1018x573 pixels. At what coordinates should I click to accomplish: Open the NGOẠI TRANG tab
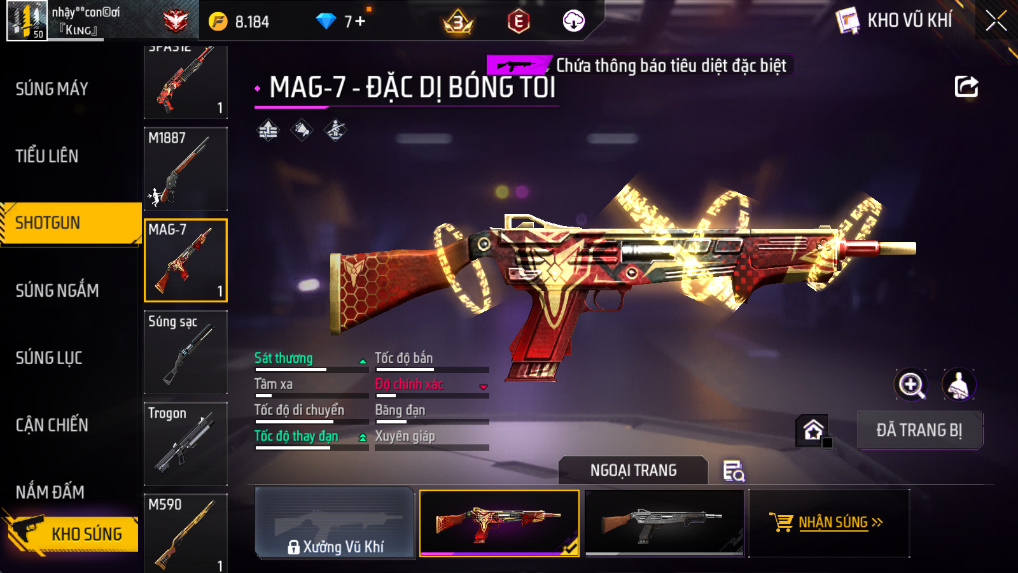[x=633, y=470]
